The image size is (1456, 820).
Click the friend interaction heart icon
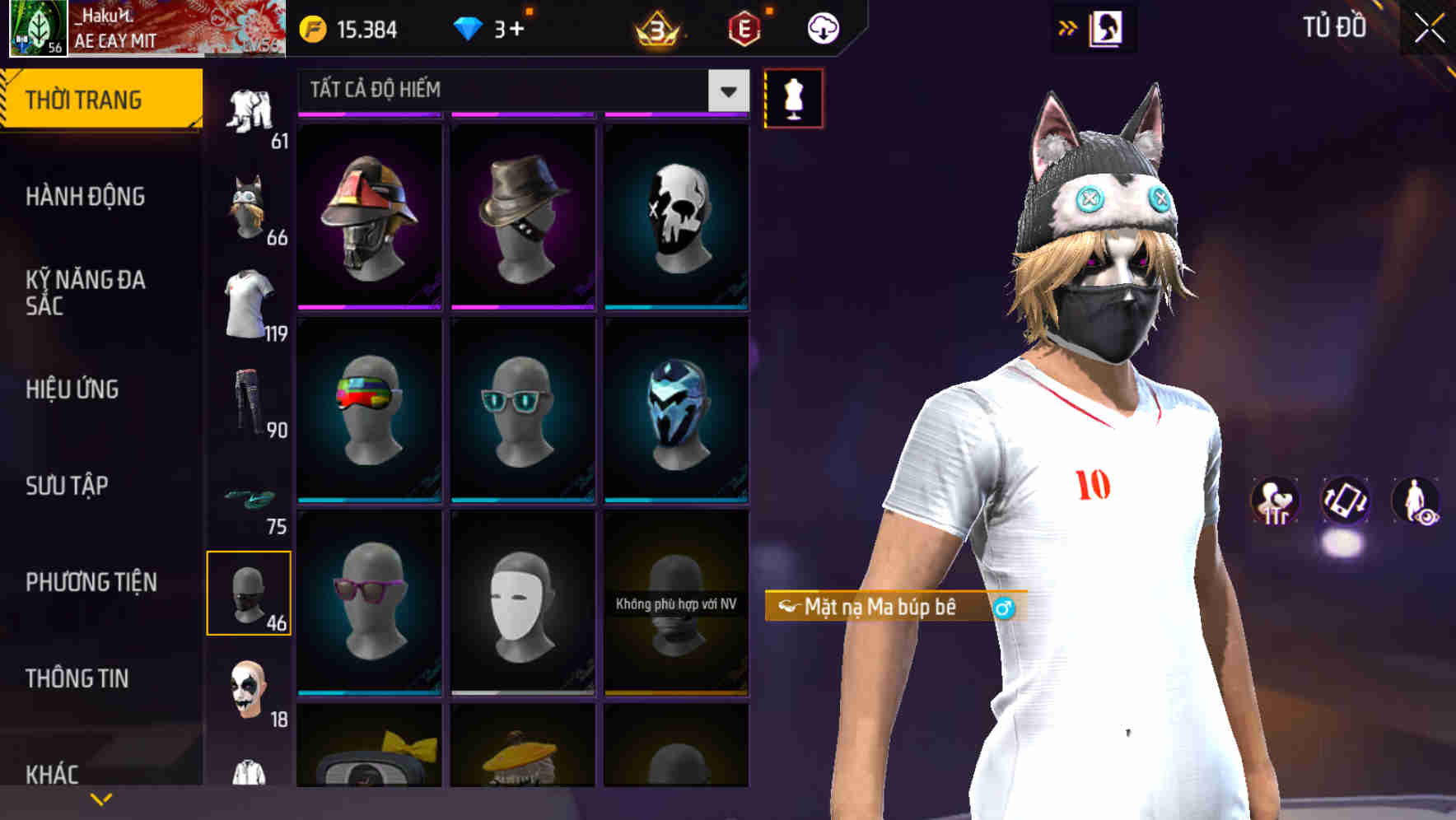[1276, 501]
